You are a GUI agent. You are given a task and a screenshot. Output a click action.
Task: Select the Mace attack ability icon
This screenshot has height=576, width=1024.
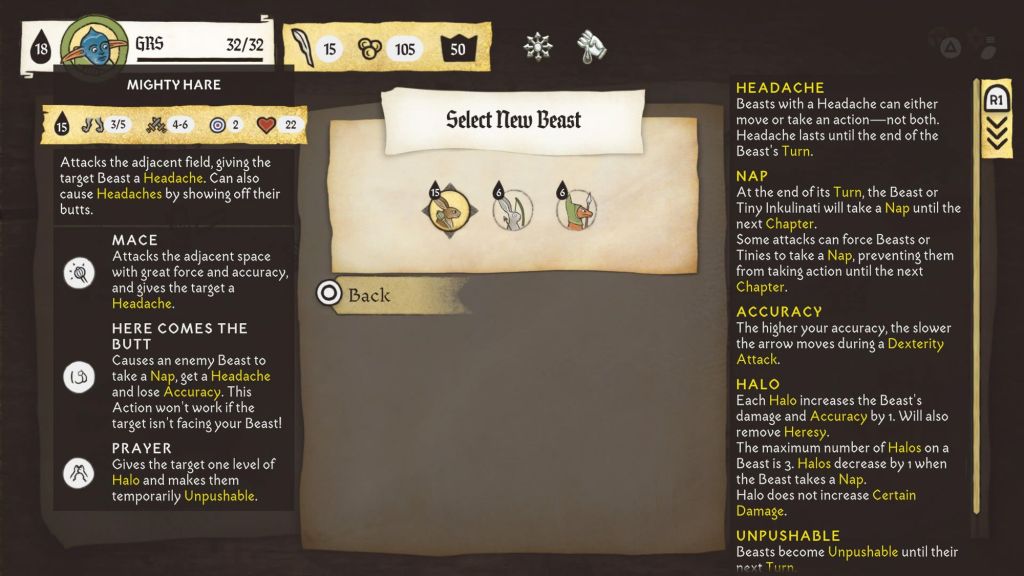[79, 272]
